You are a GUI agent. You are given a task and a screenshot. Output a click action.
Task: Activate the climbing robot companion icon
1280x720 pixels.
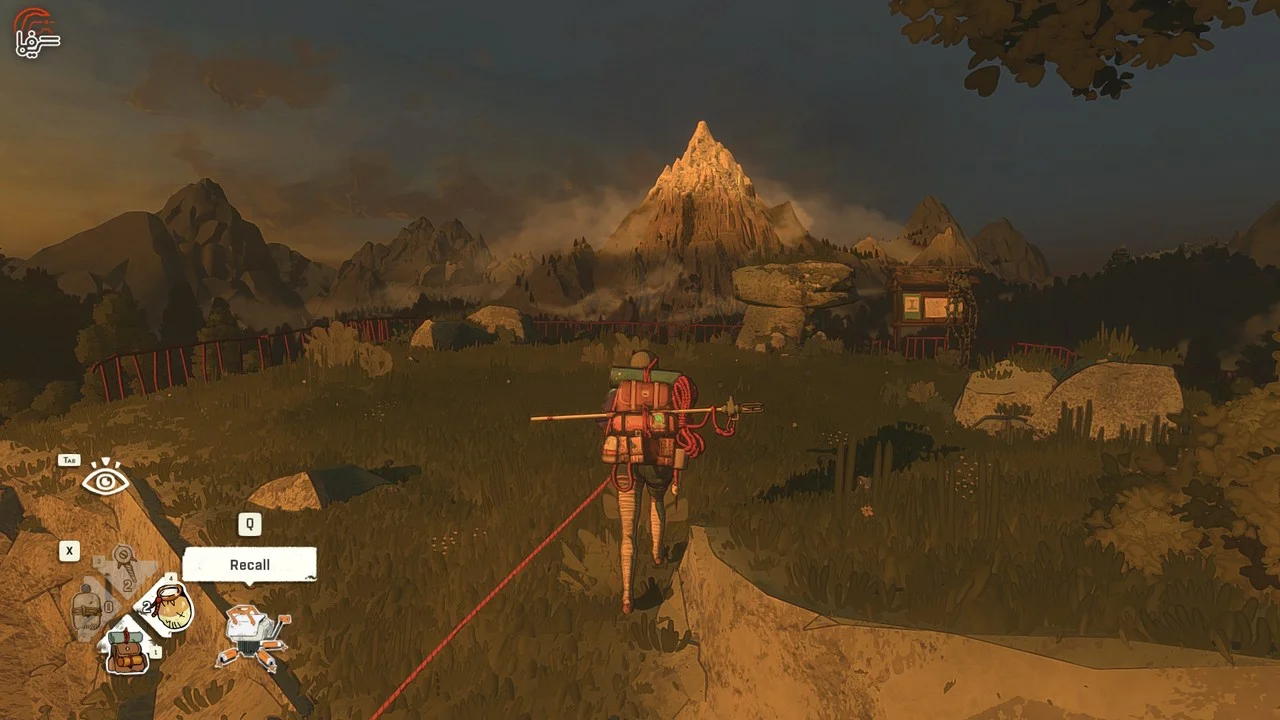pyautogui.click(x=254, y=636)
